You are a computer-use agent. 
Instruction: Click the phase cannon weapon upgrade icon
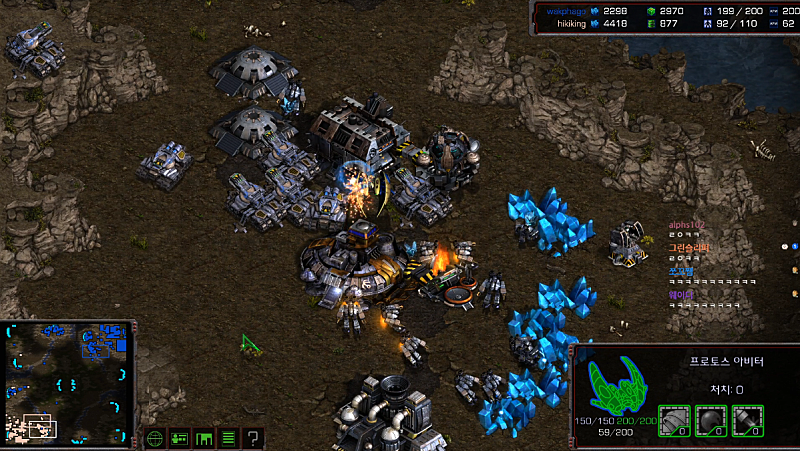coord(746,421)
